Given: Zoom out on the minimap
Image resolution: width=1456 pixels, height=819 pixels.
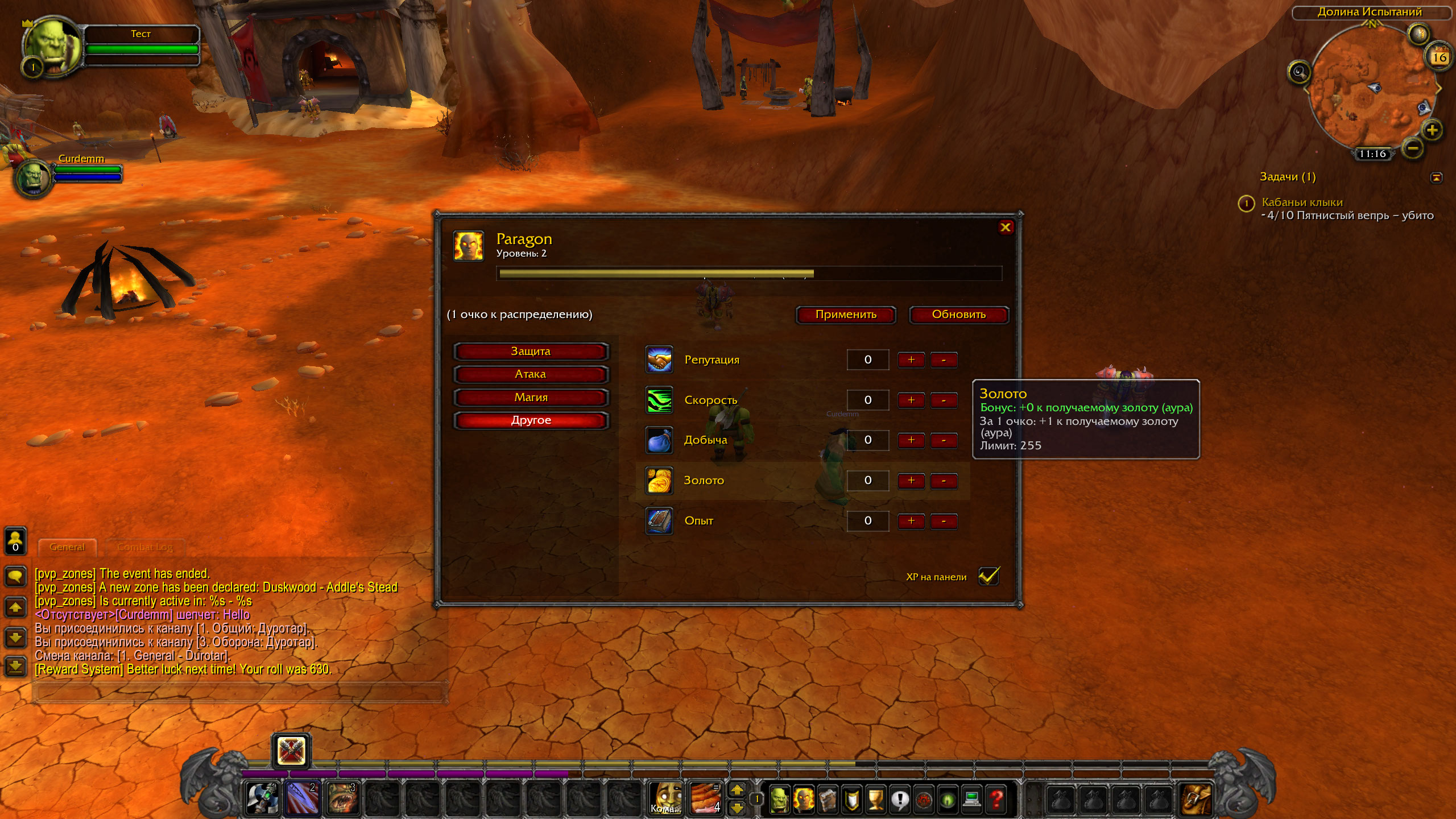Looking at the screenshot, I should tap(1413, 149).
